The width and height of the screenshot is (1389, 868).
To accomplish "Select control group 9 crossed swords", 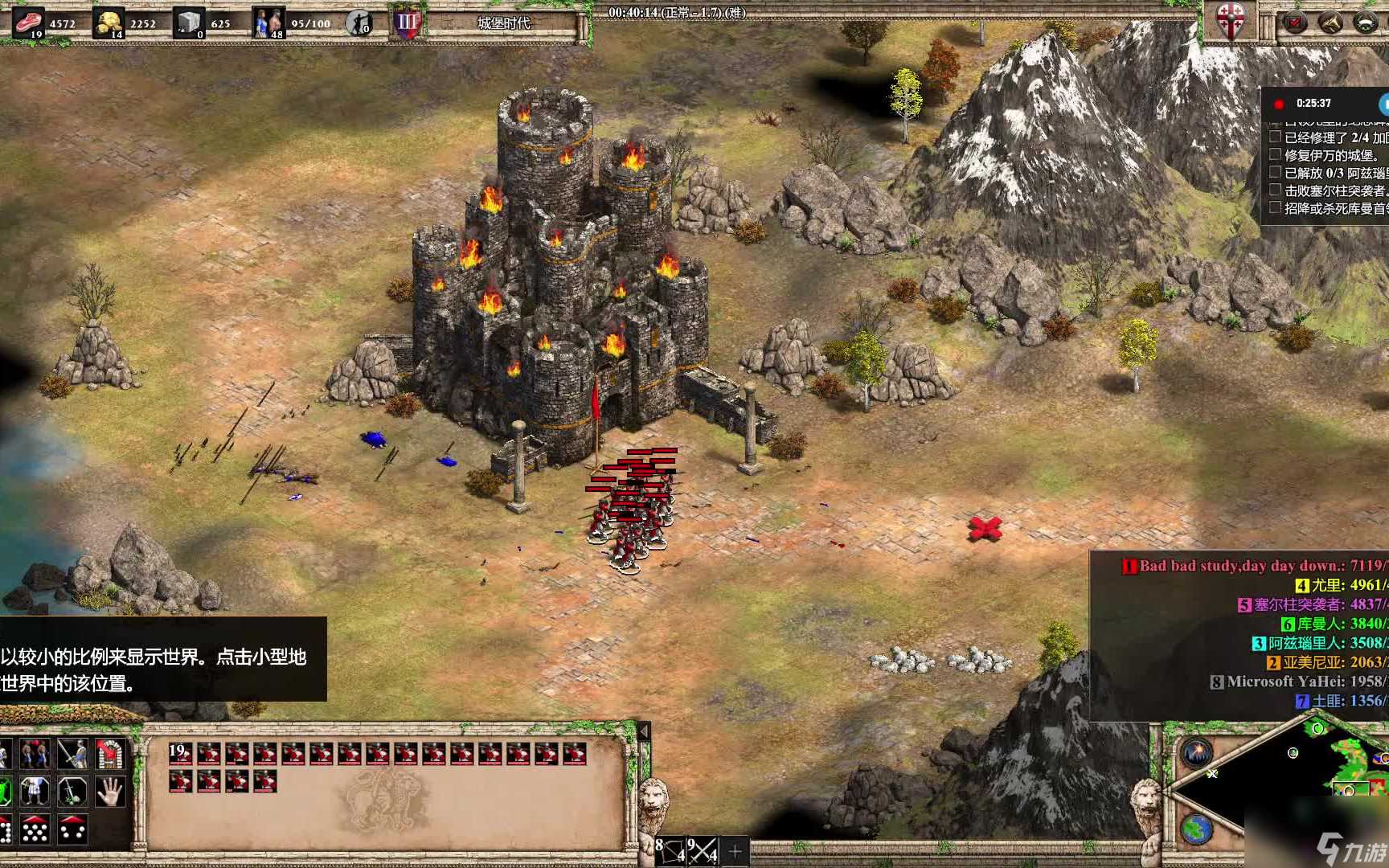I will (x=702, y=850).
